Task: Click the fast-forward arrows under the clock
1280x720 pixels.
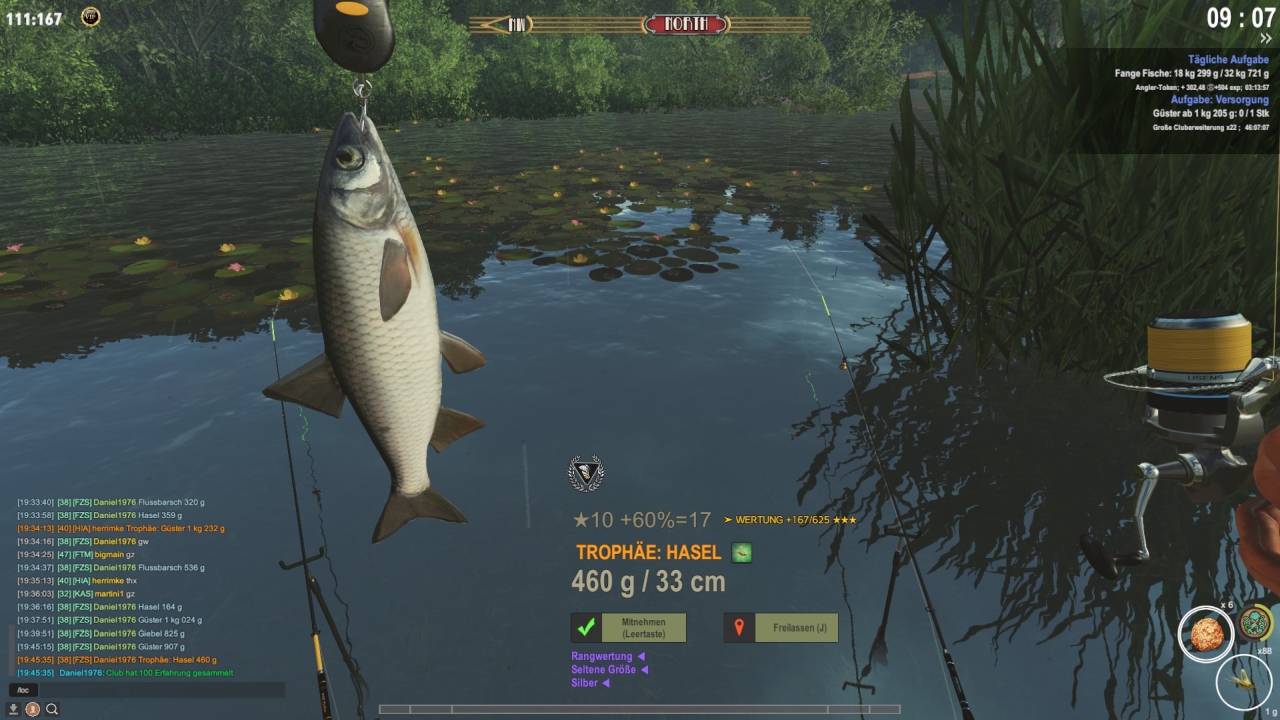Action: coord(1265,39)
